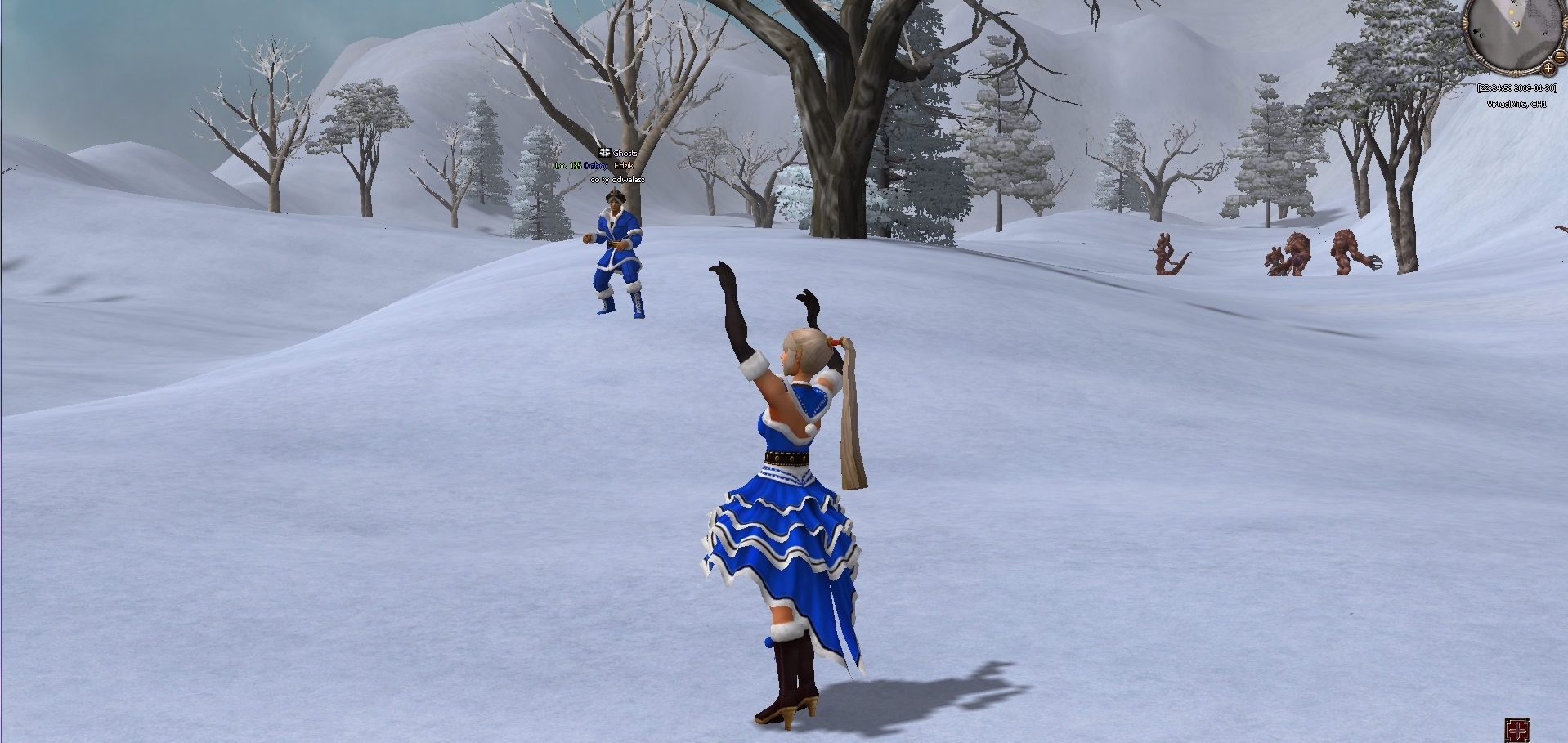Click the minimap's minus zoom button
The height and width of the screenshot is (743, 1568).
click(1561, 56)
